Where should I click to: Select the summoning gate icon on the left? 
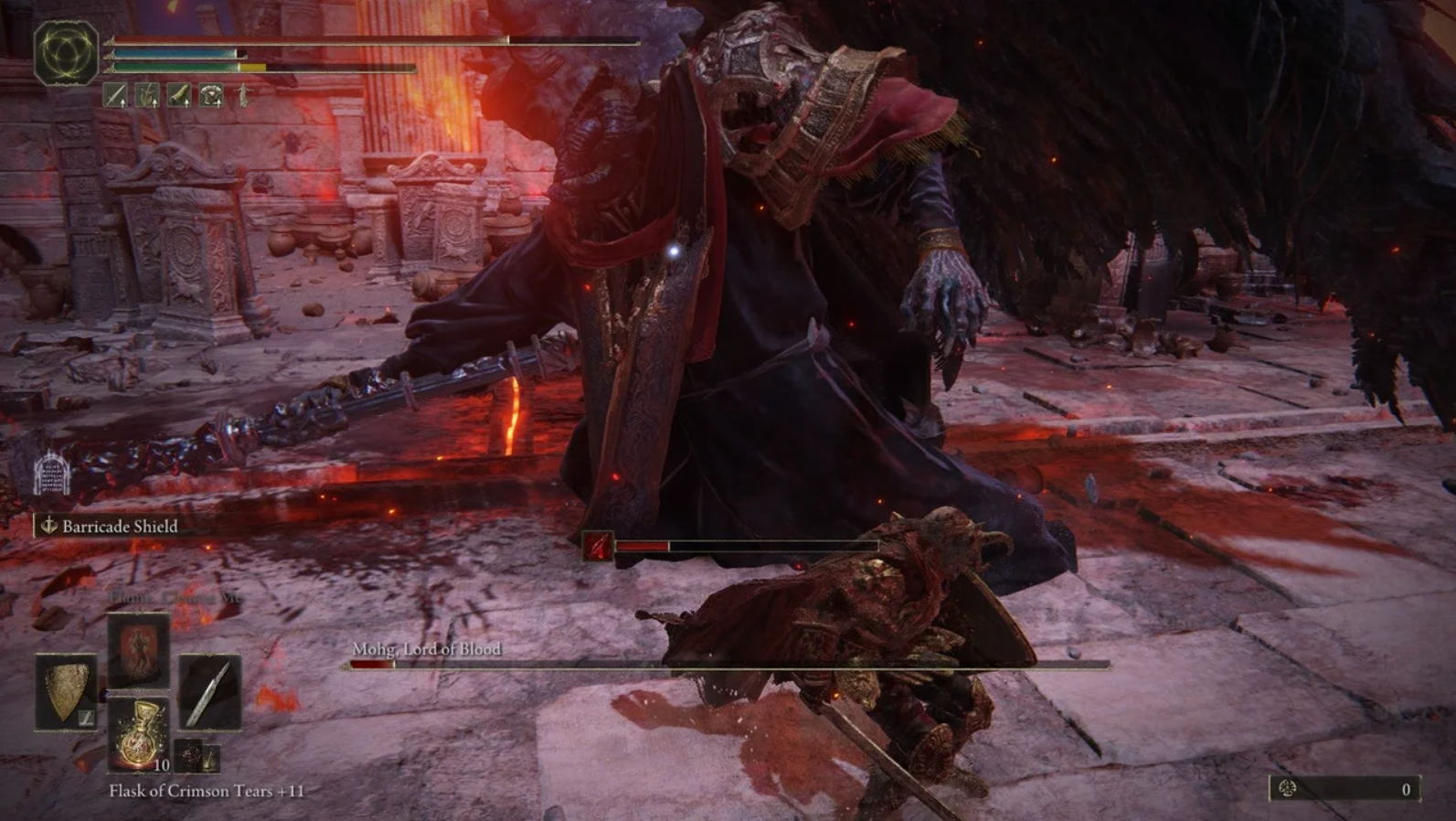[51, 475]
